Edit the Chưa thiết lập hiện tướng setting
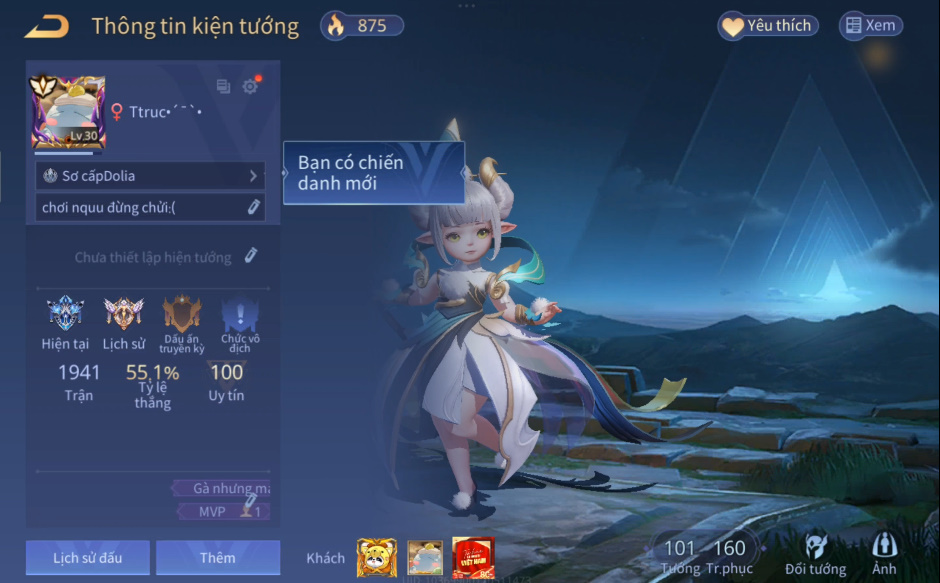This screenshot has height=583, width=940. [x=251, y=256]
